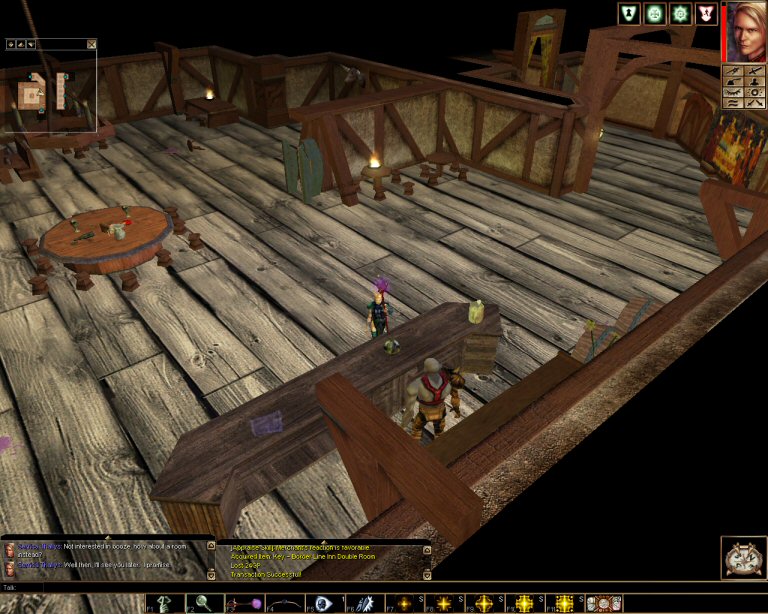The width and height of the screenshot is (768, 614).
Task: Use the F1 quickbar slot
Action: point(164,603)
